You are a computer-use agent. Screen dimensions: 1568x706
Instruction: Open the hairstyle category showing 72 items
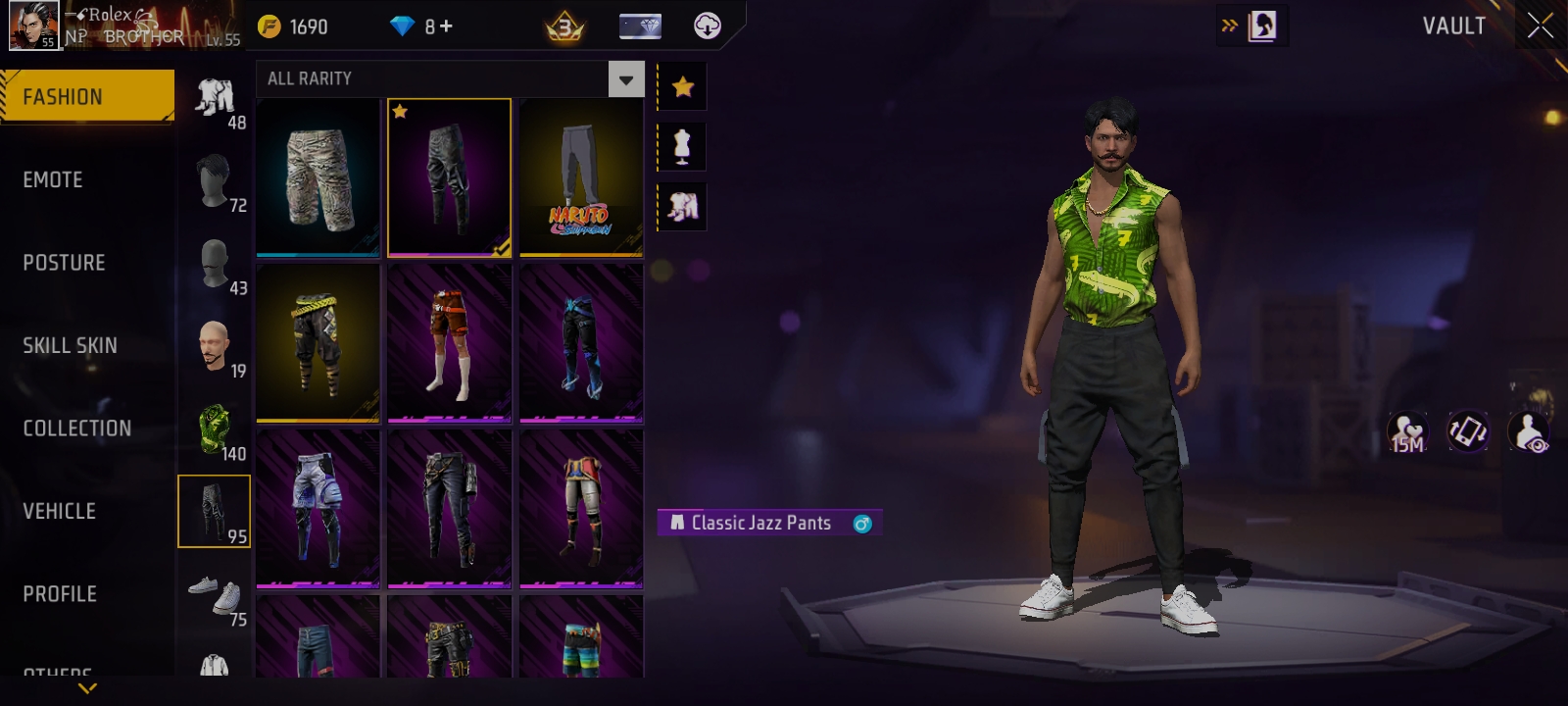click(x=214, y=181)
